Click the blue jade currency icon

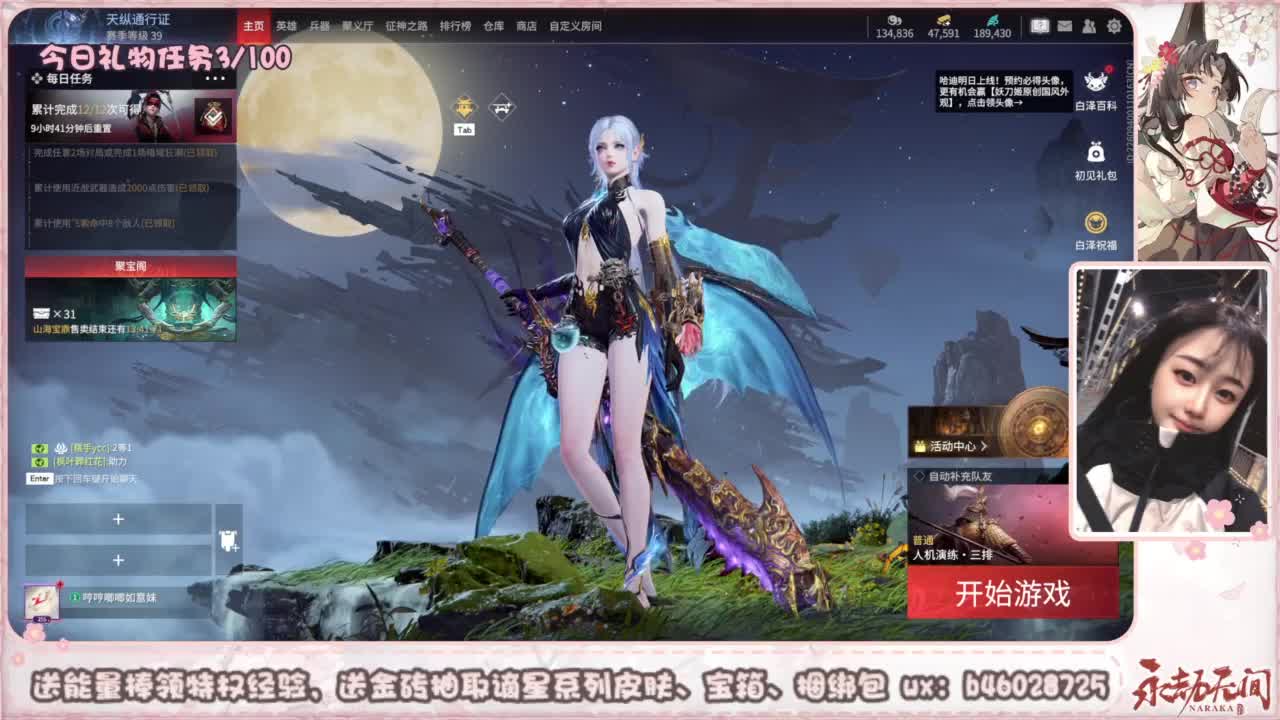(x=993, y=17)
